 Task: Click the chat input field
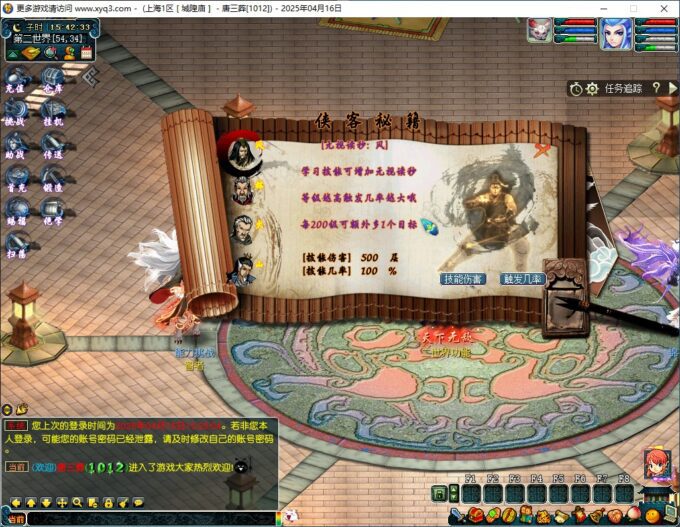click(x=150, y=519)
